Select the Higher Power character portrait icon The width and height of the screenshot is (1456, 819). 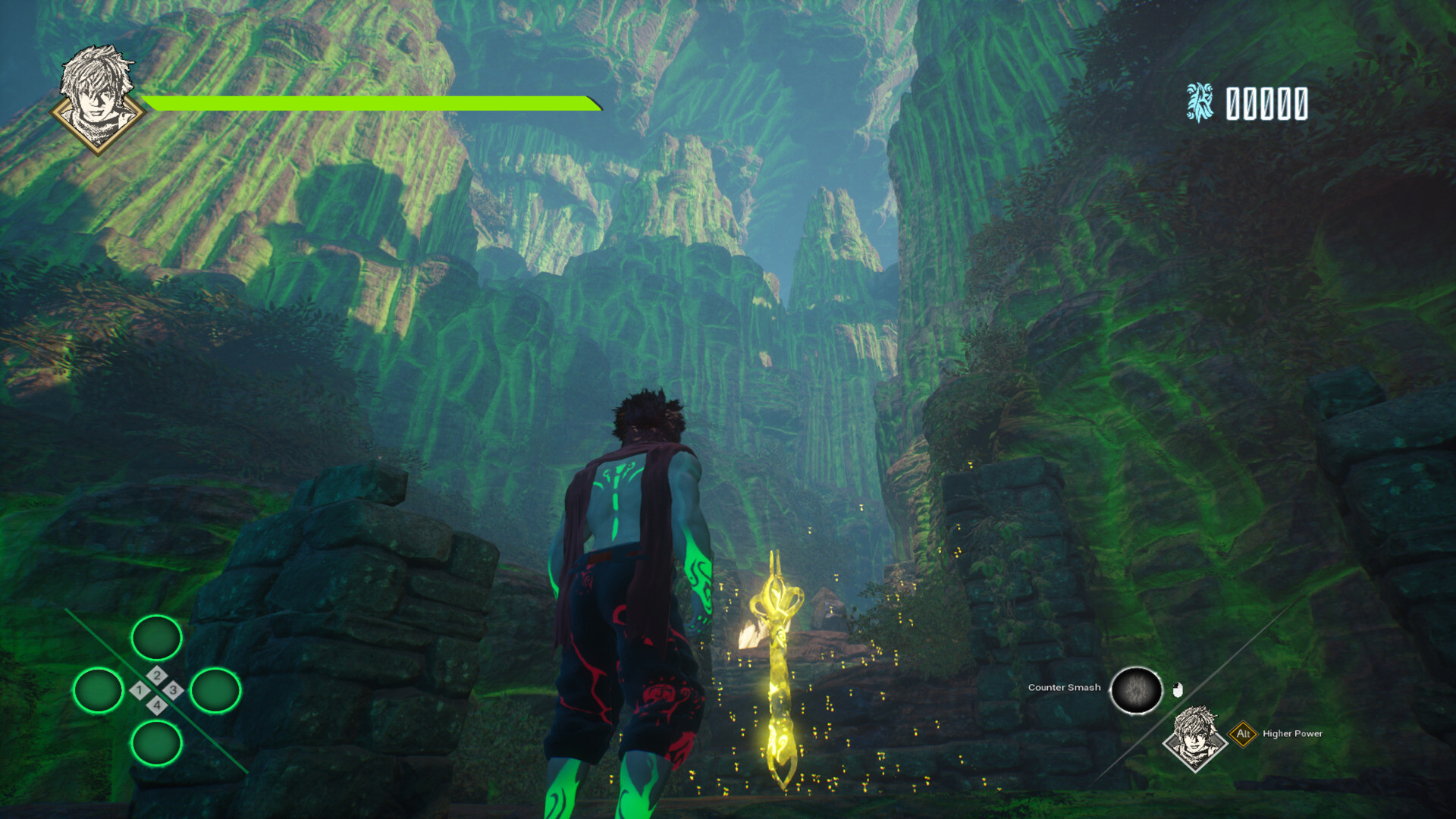tap(1196, 738)
